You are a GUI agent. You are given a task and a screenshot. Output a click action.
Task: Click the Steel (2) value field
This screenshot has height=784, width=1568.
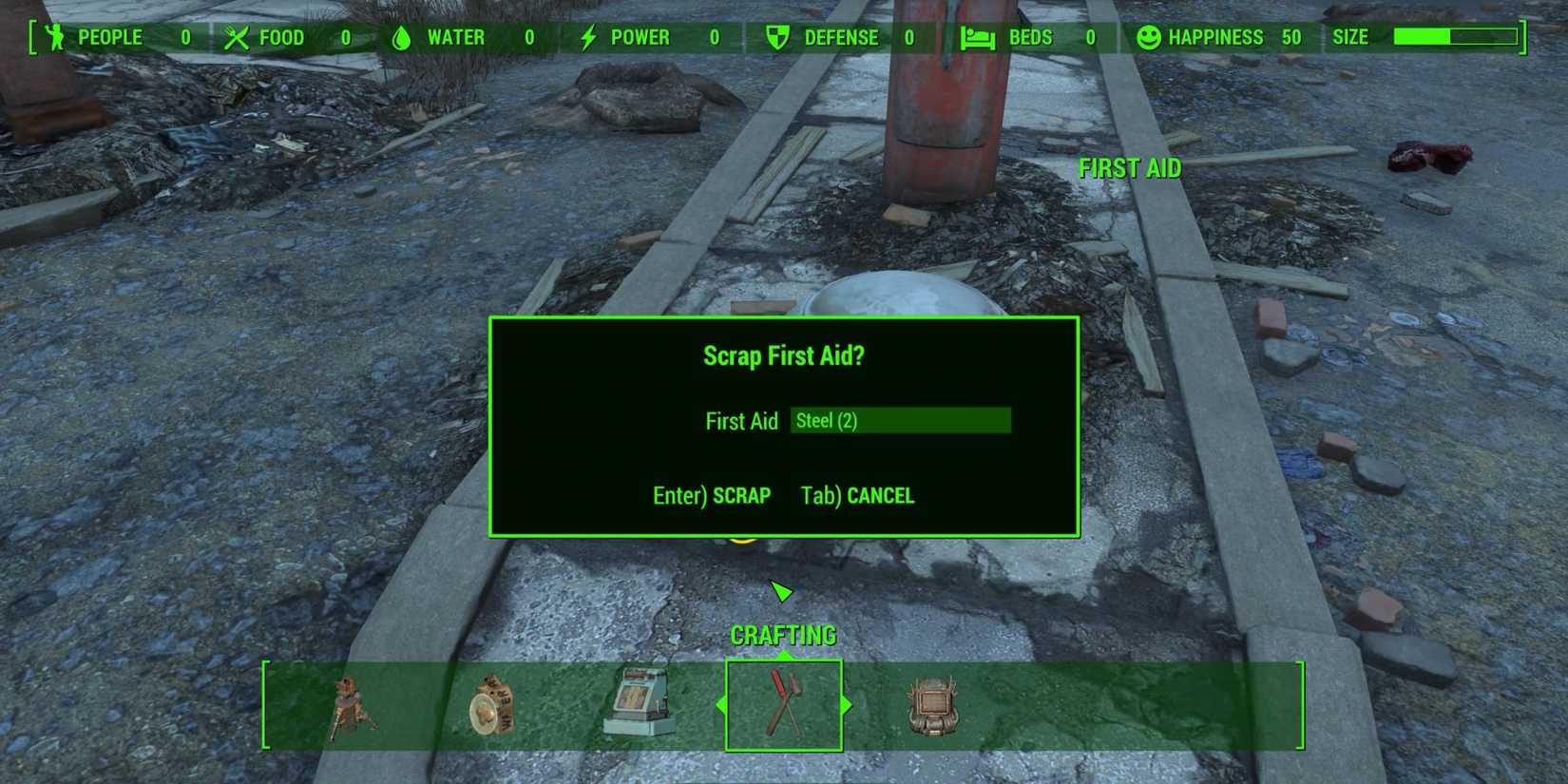pyautogui.click(x=900, y=420)
